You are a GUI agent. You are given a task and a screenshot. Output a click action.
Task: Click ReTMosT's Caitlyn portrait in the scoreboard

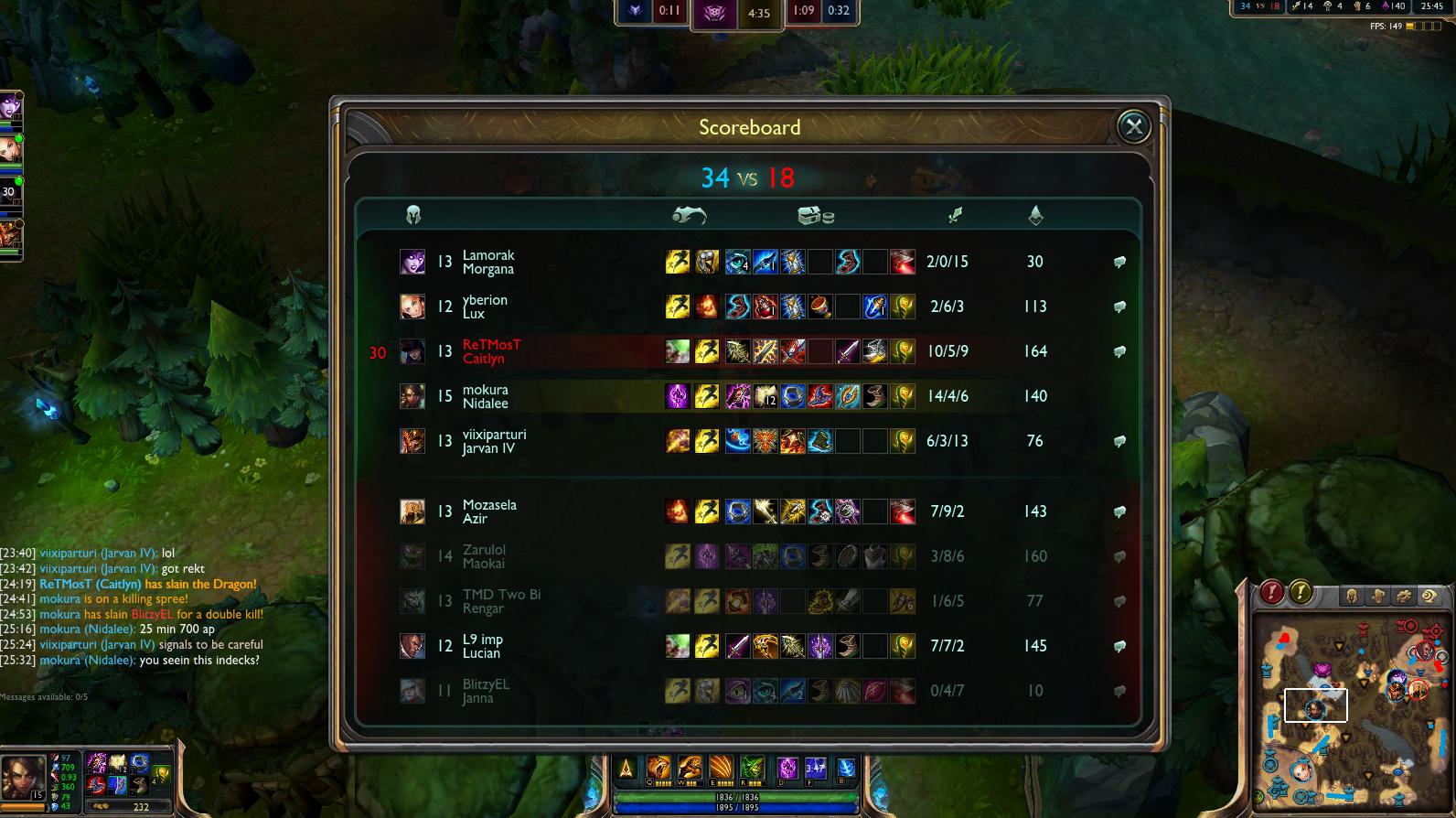coord(412,351)
